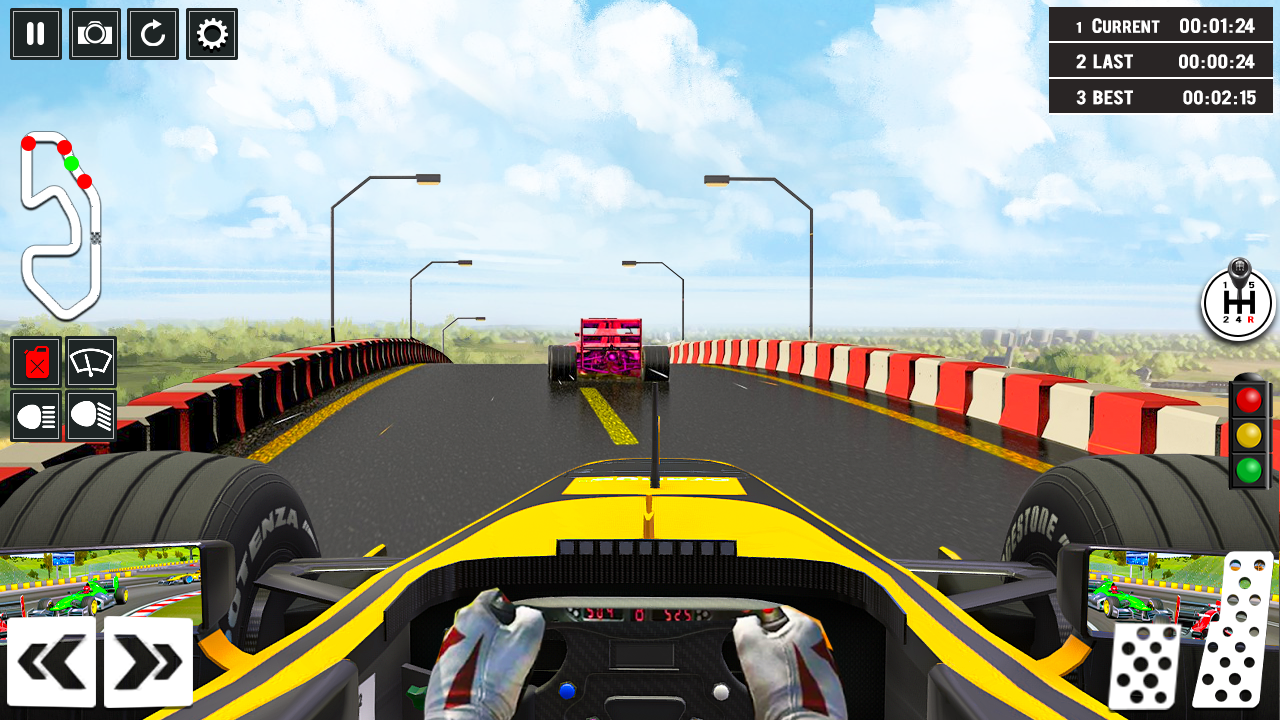The image size is (1280, 720).
Task: Turn on the low beam headlights
Action: pyautogui.click(x=35, y=418)
